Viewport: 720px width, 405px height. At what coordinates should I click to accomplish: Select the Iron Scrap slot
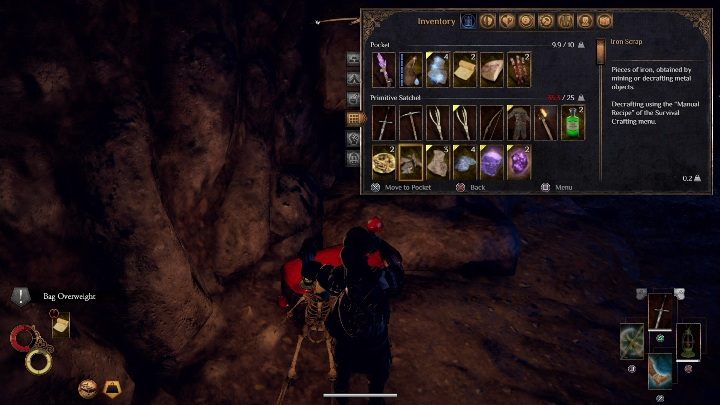(x=411, y=162)
